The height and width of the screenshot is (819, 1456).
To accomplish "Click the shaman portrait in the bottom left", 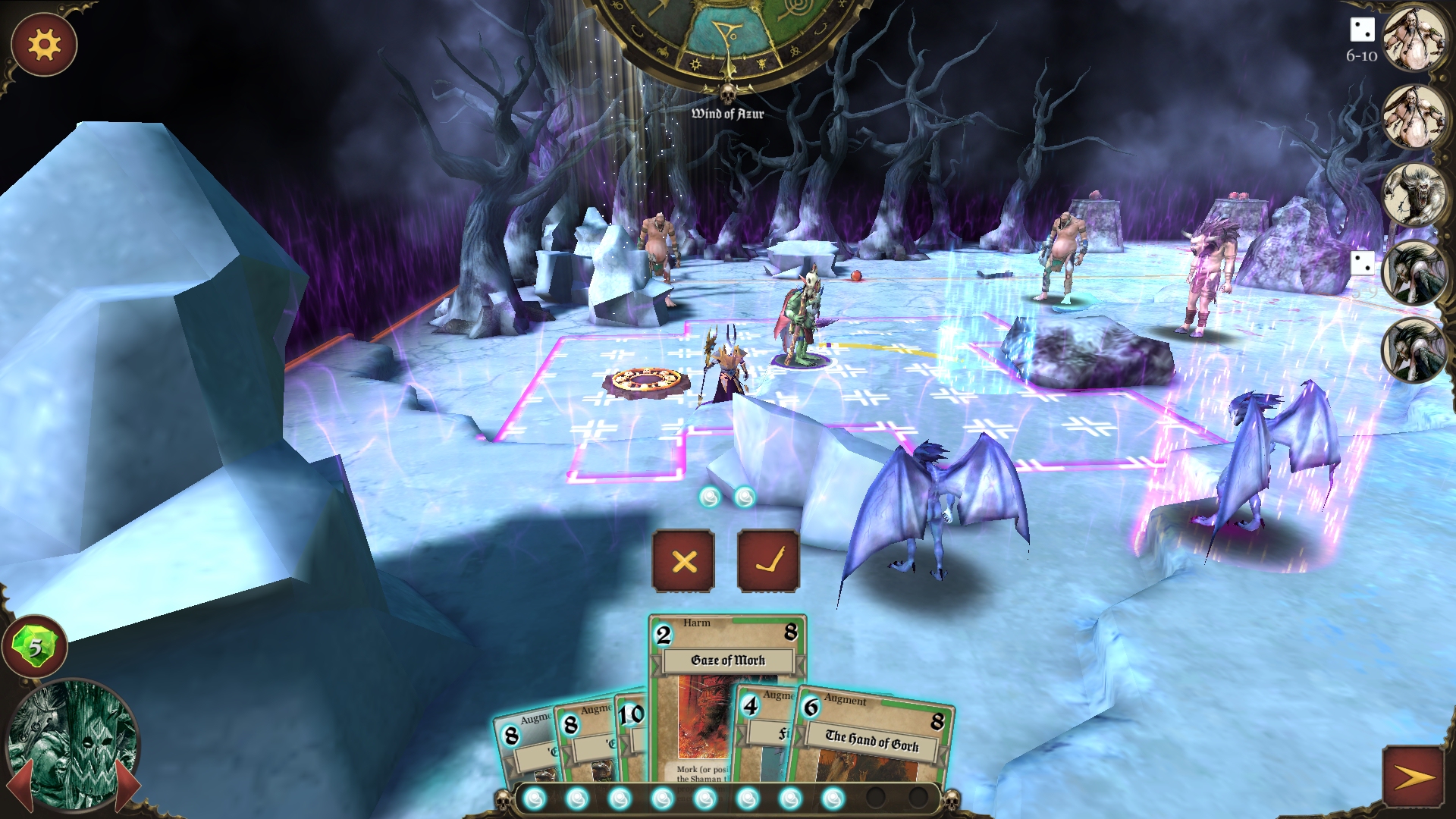I will [x=73, y=746].
